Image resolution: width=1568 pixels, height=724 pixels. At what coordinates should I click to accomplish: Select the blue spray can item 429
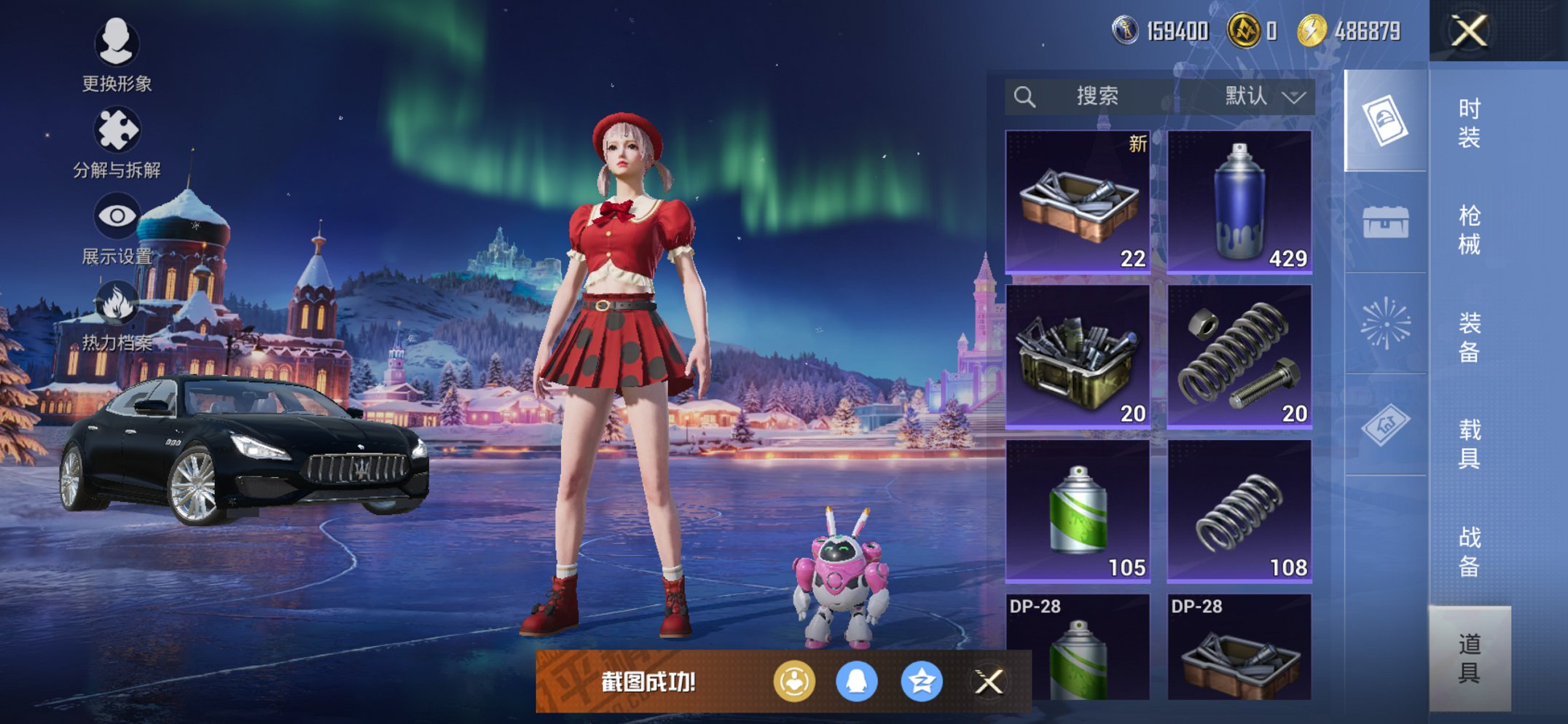point(1239,202)
